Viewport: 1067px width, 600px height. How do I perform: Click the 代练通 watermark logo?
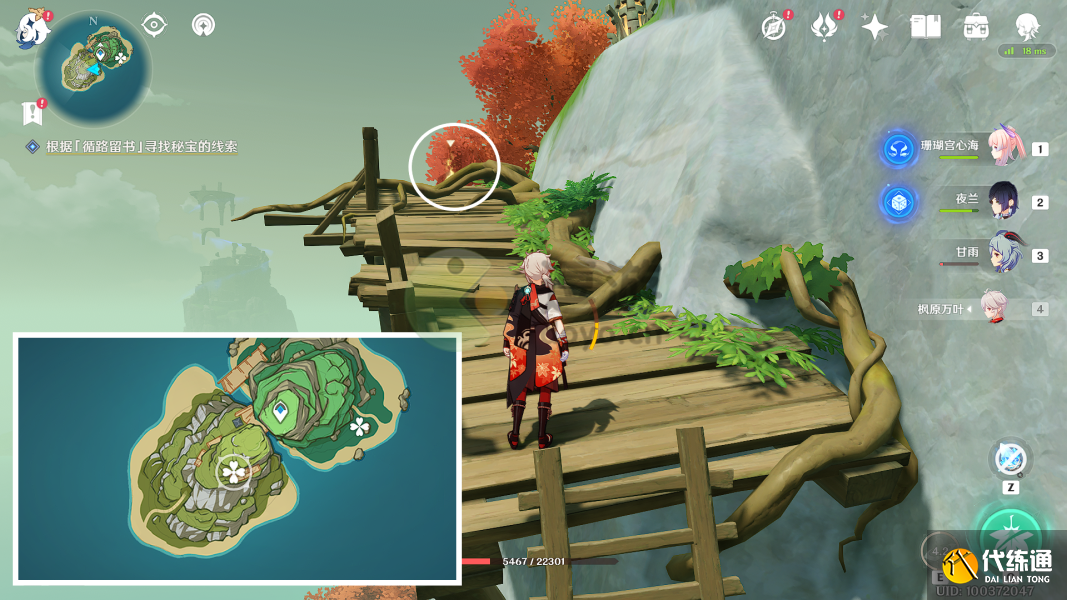point(995,565)
